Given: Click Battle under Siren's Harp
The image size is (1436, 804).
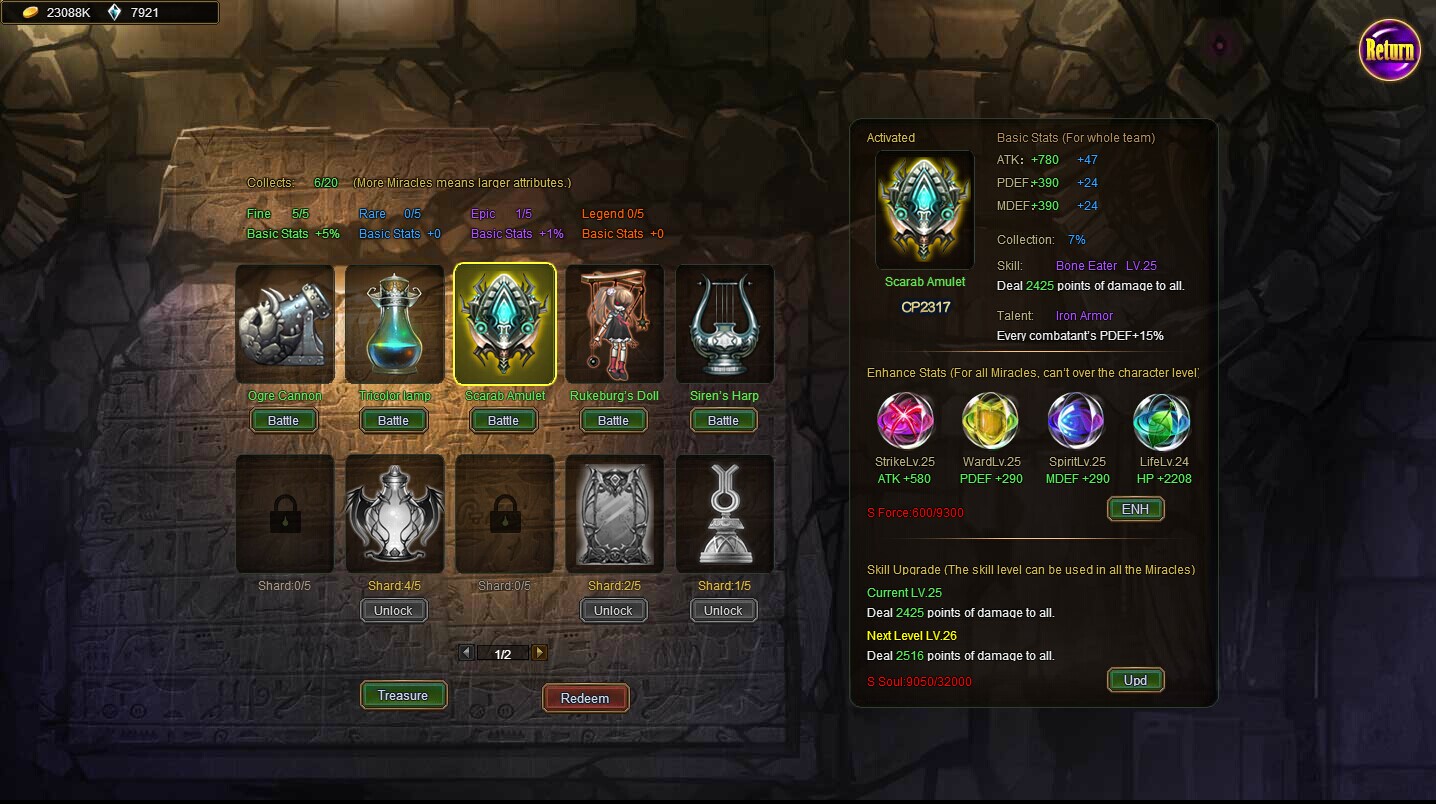Looking at the screenshot, I should 724,421.
